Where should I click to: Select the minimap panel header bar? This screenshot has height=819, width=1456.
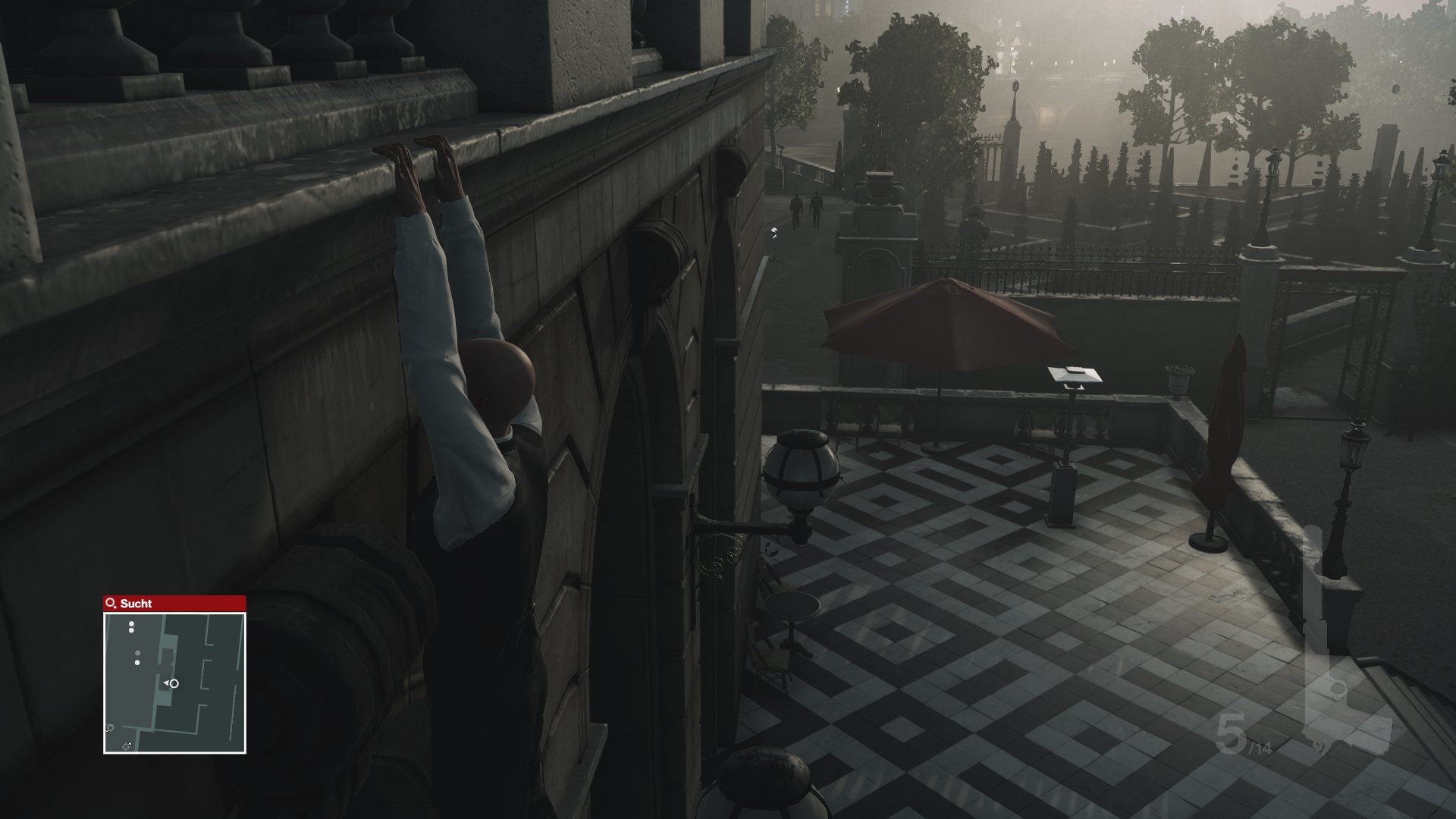click(174, 604)
